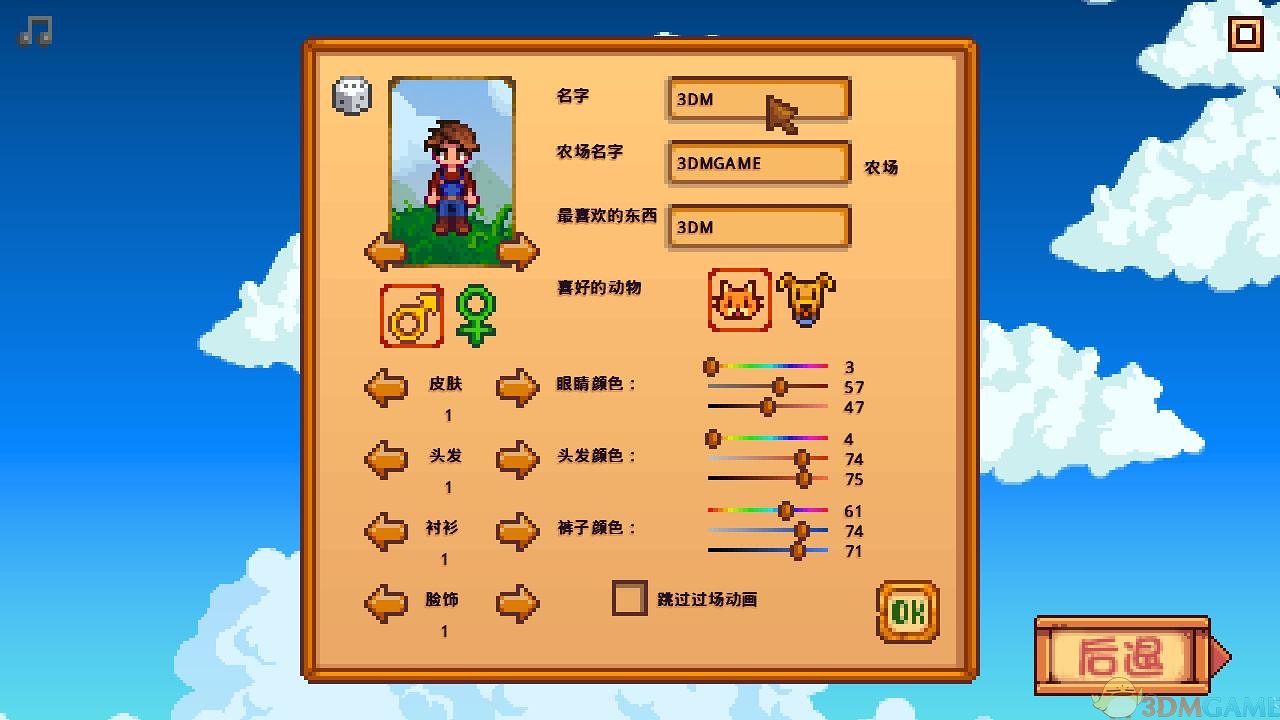The height and width of the screenshot is (720, 1280).
Task: Enable the skip intro cutscene checkbox
Action: 630,598
